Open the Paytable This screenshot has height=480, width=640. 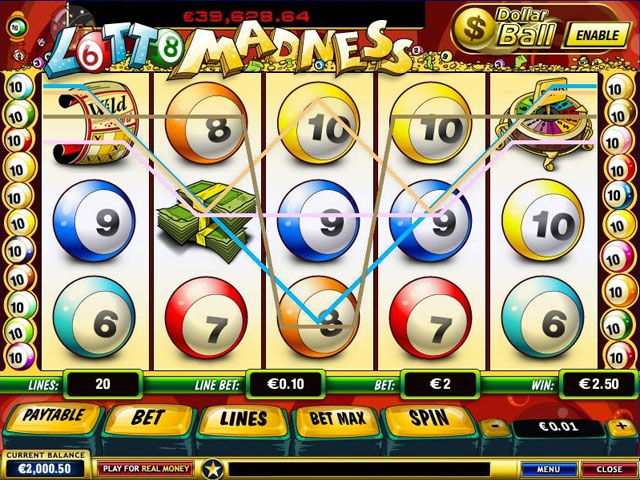coord(53,418)
